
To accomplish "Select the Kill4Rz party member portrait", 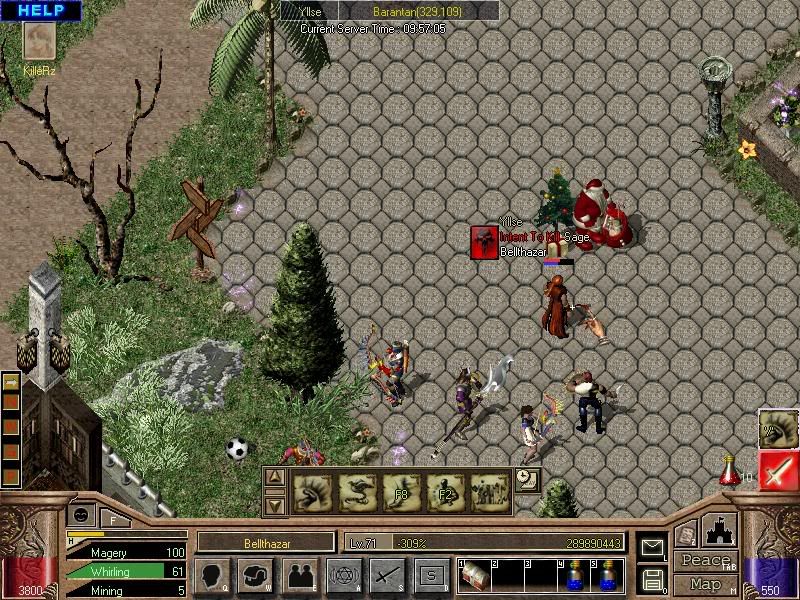I will pos(41,43).
